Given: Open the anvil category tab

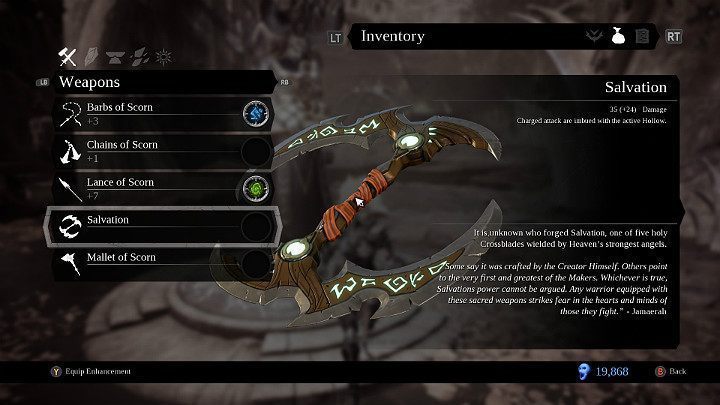Looking at the screenshot, I should coord(119,56).
